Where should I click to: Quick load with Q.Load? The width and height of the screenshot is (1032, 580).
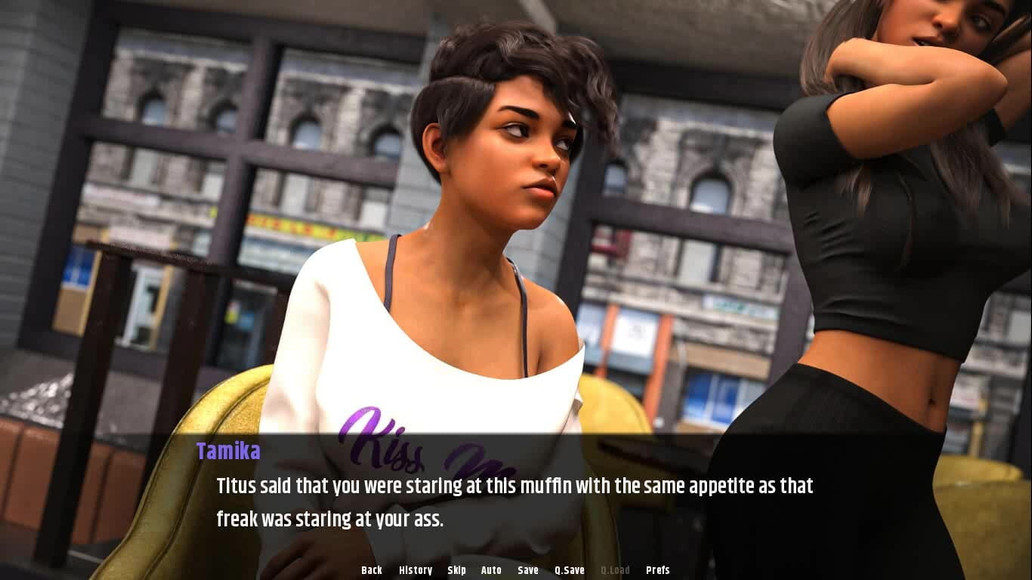(x=615, y=570)
